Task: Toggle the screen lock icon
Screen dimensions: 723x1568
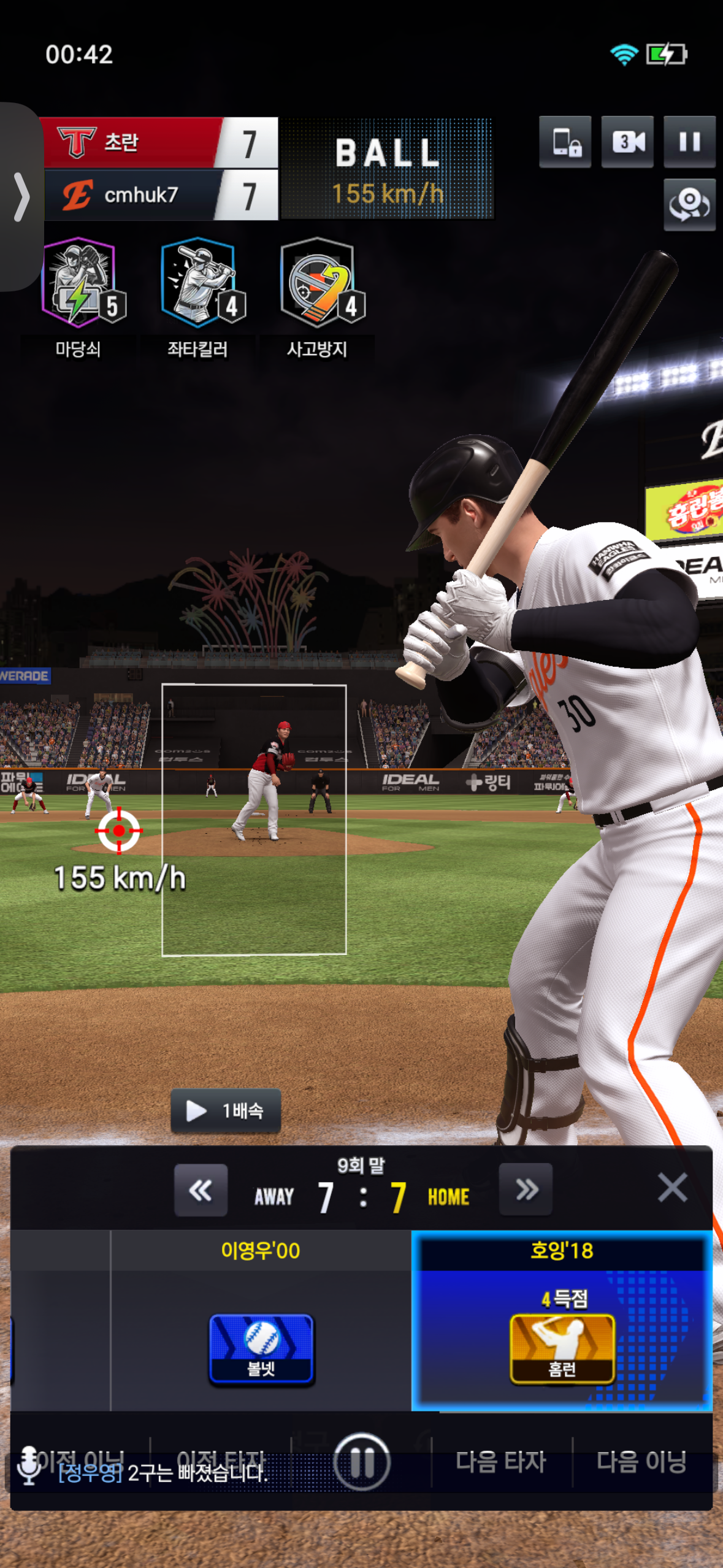Action: tap(565, 142)
